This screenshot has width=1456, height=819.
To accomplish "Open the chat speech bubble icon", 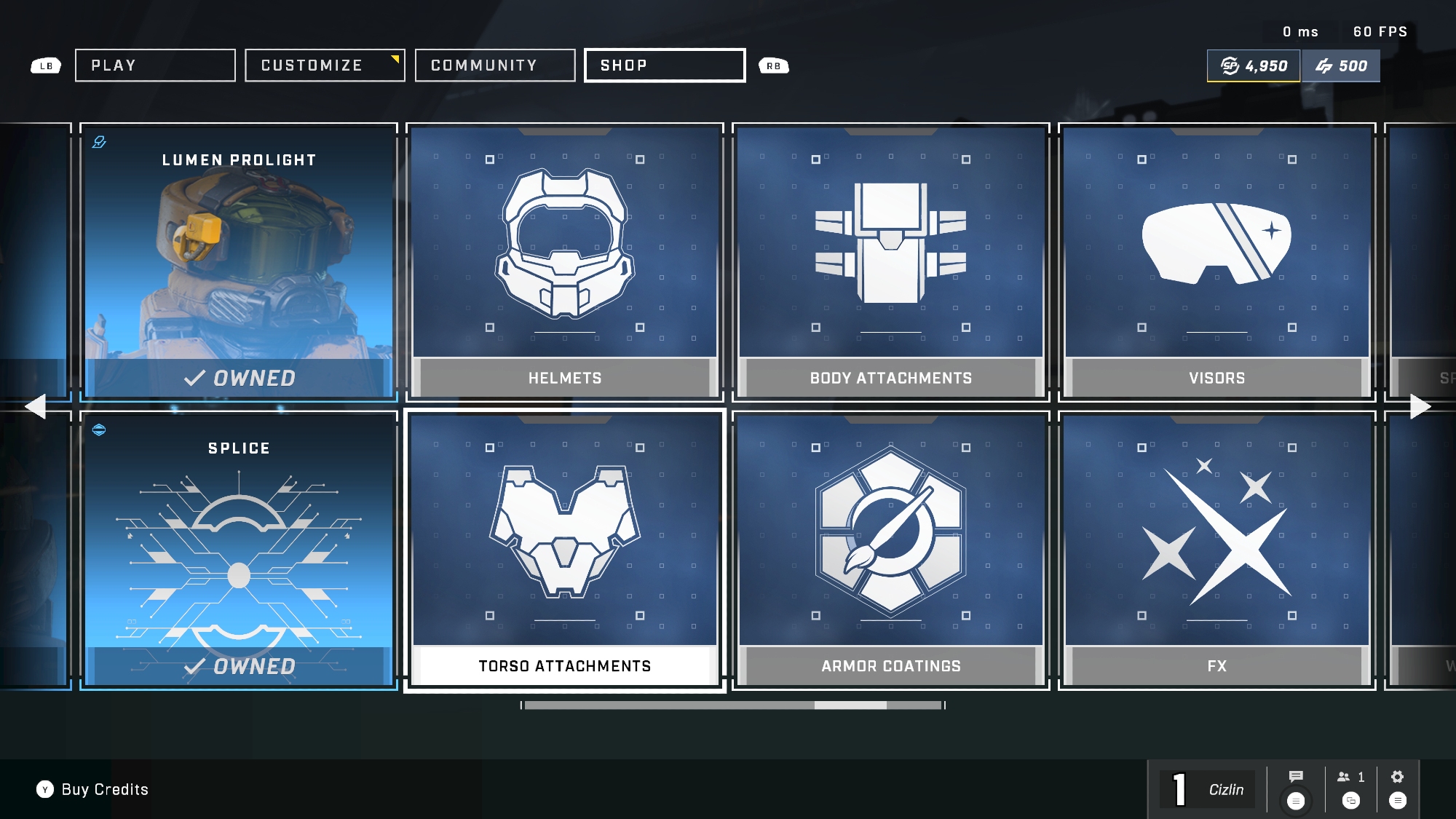I will tap(1296, 777).
